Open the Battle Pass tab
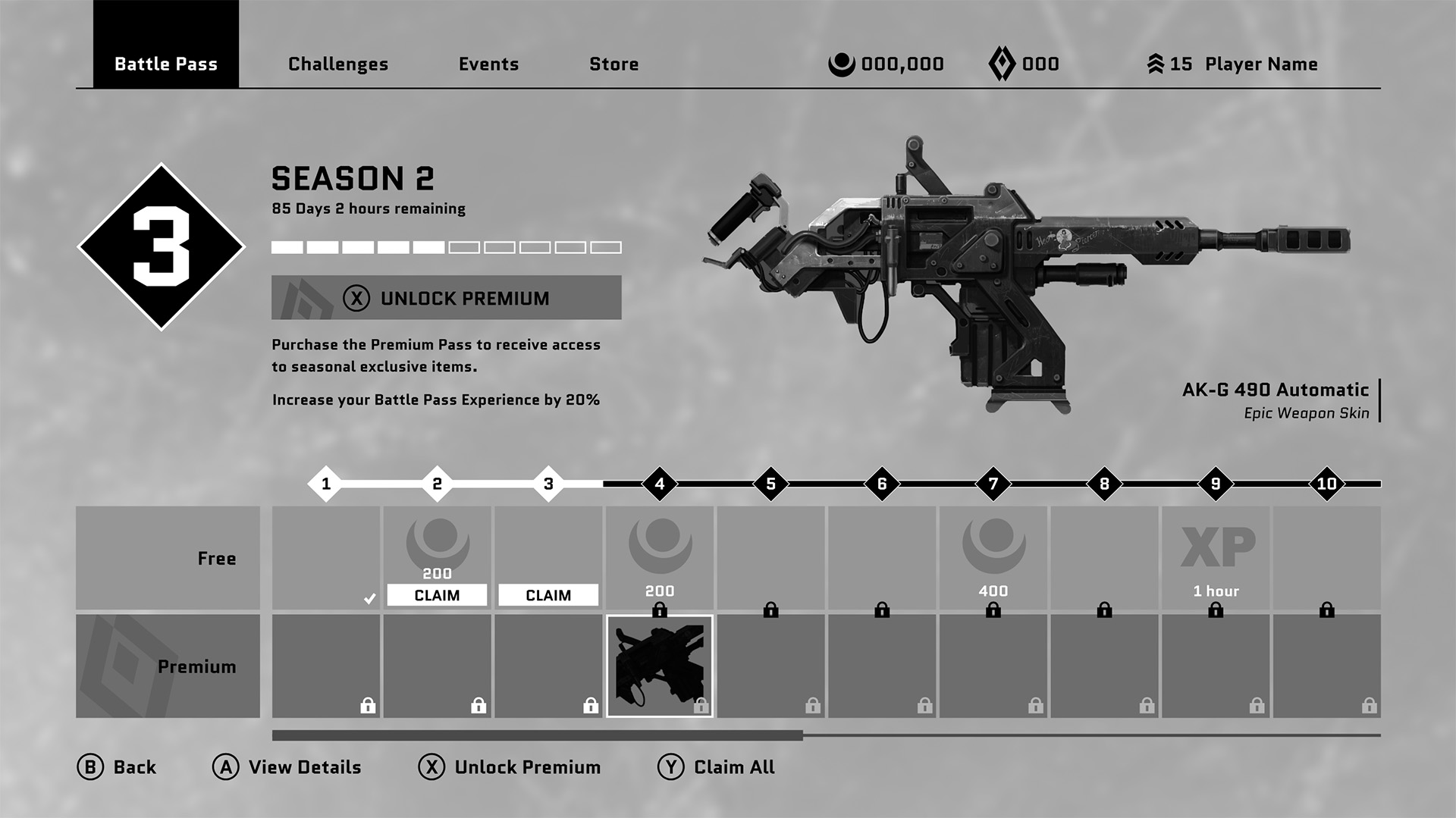Viewport: 1456px width, 818px height. coord(165,64)
